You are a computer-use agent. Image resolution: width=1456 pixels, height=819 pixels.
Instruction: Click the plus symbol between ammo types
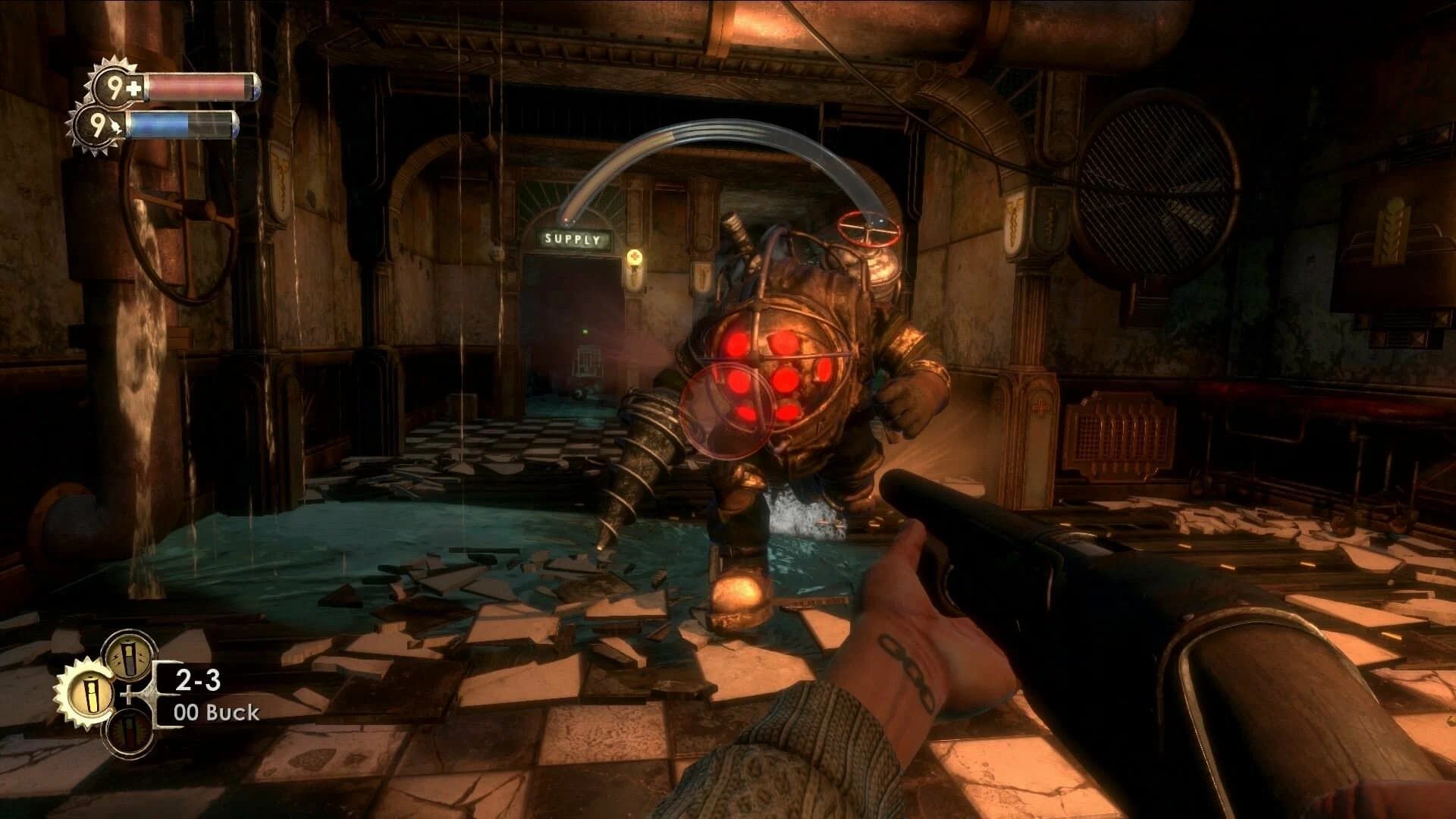click(128, 695)
